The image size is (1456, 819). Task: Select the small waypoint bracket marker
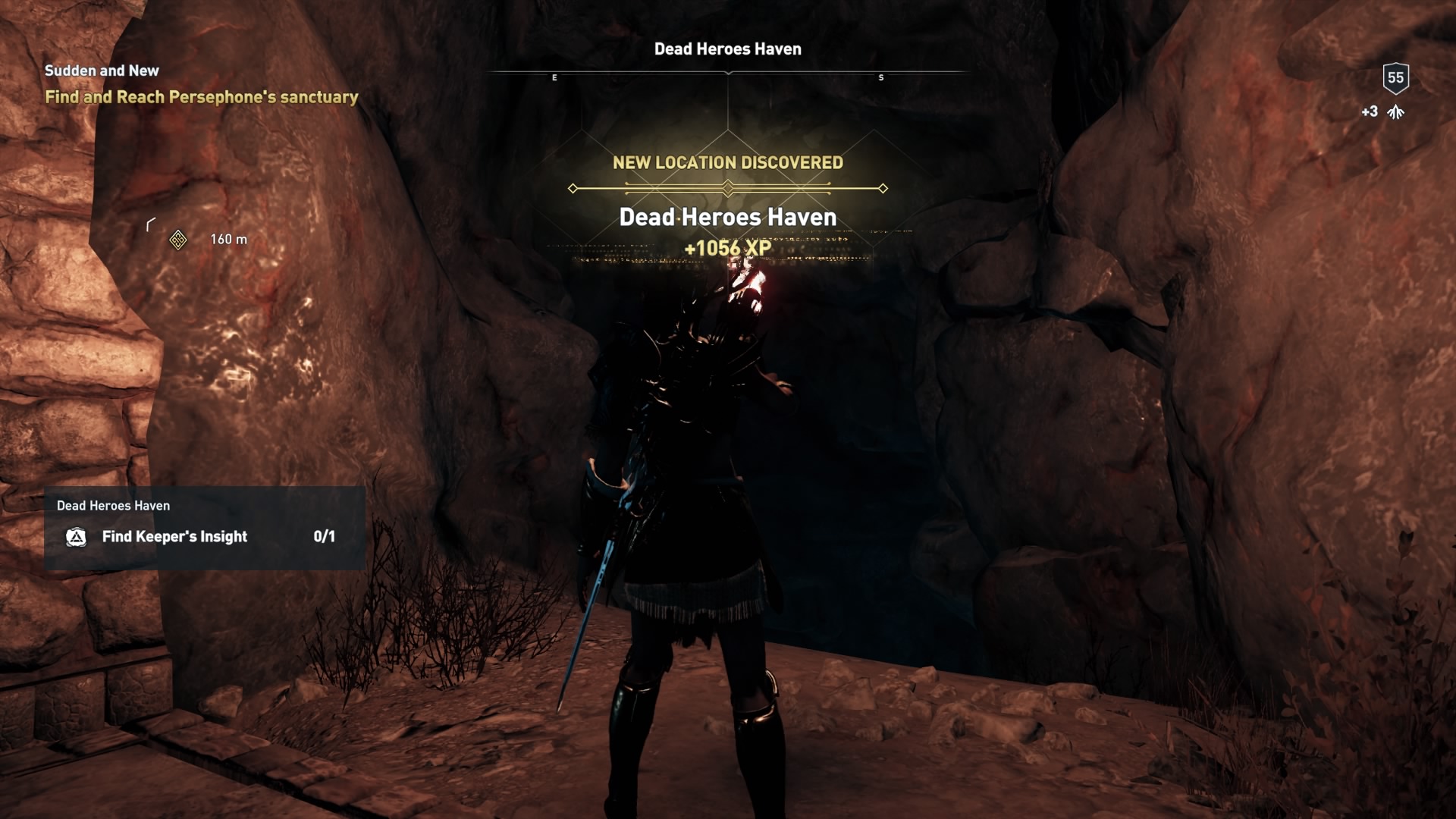point(151,224)
